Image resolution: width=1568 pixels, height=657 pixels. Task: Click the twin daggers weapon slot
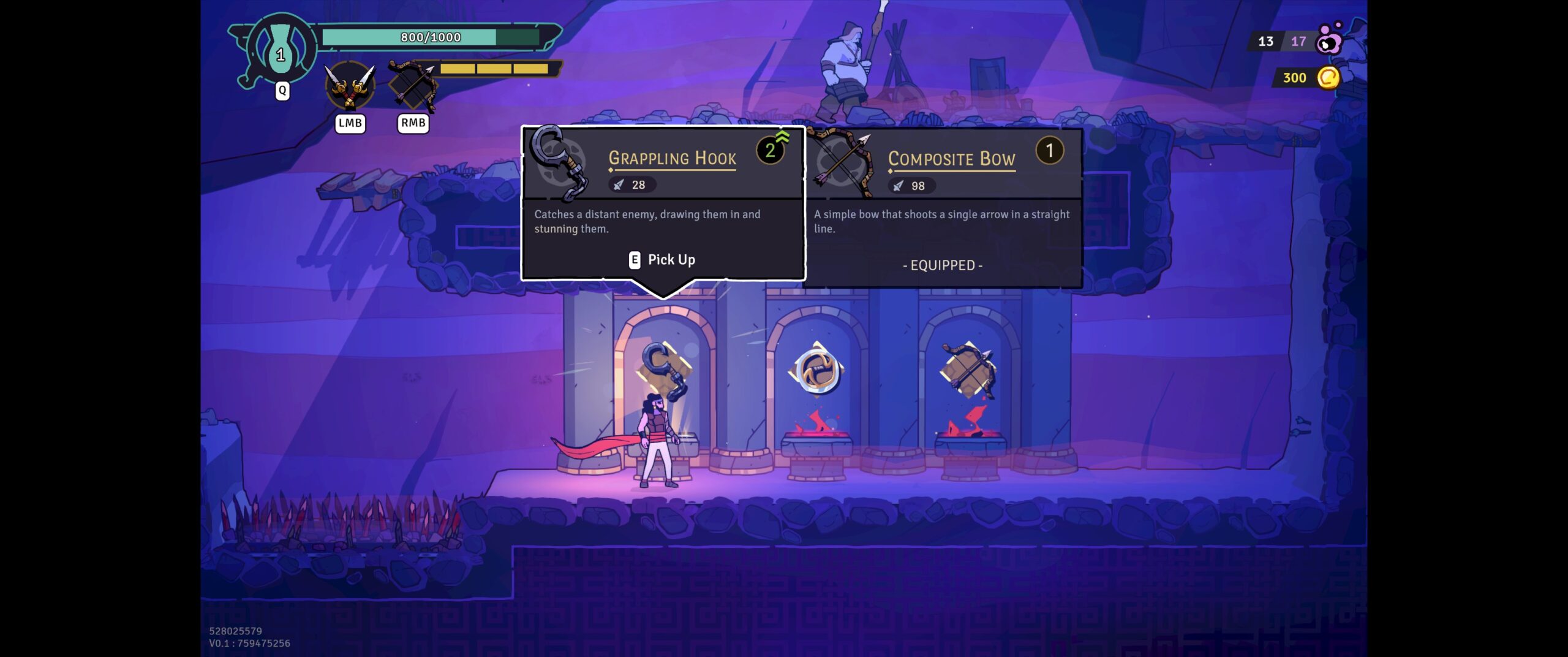[x=350, y=88]
